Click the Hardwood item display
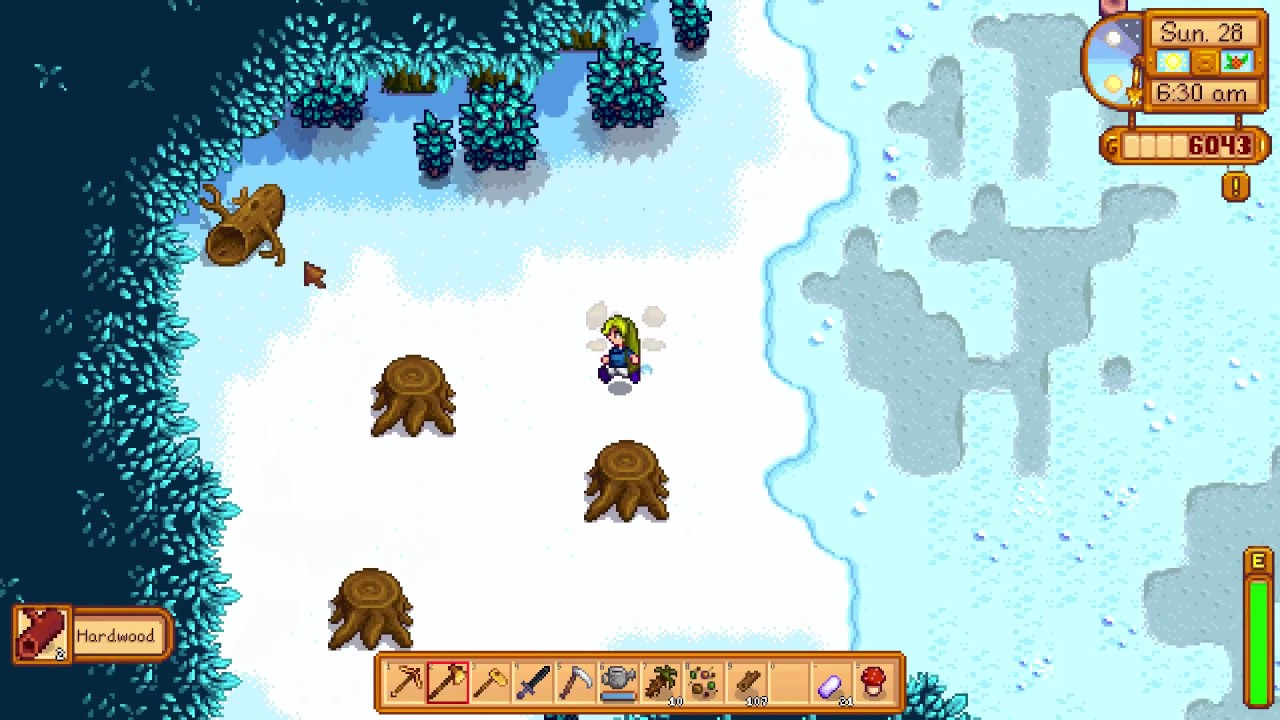 90,636
